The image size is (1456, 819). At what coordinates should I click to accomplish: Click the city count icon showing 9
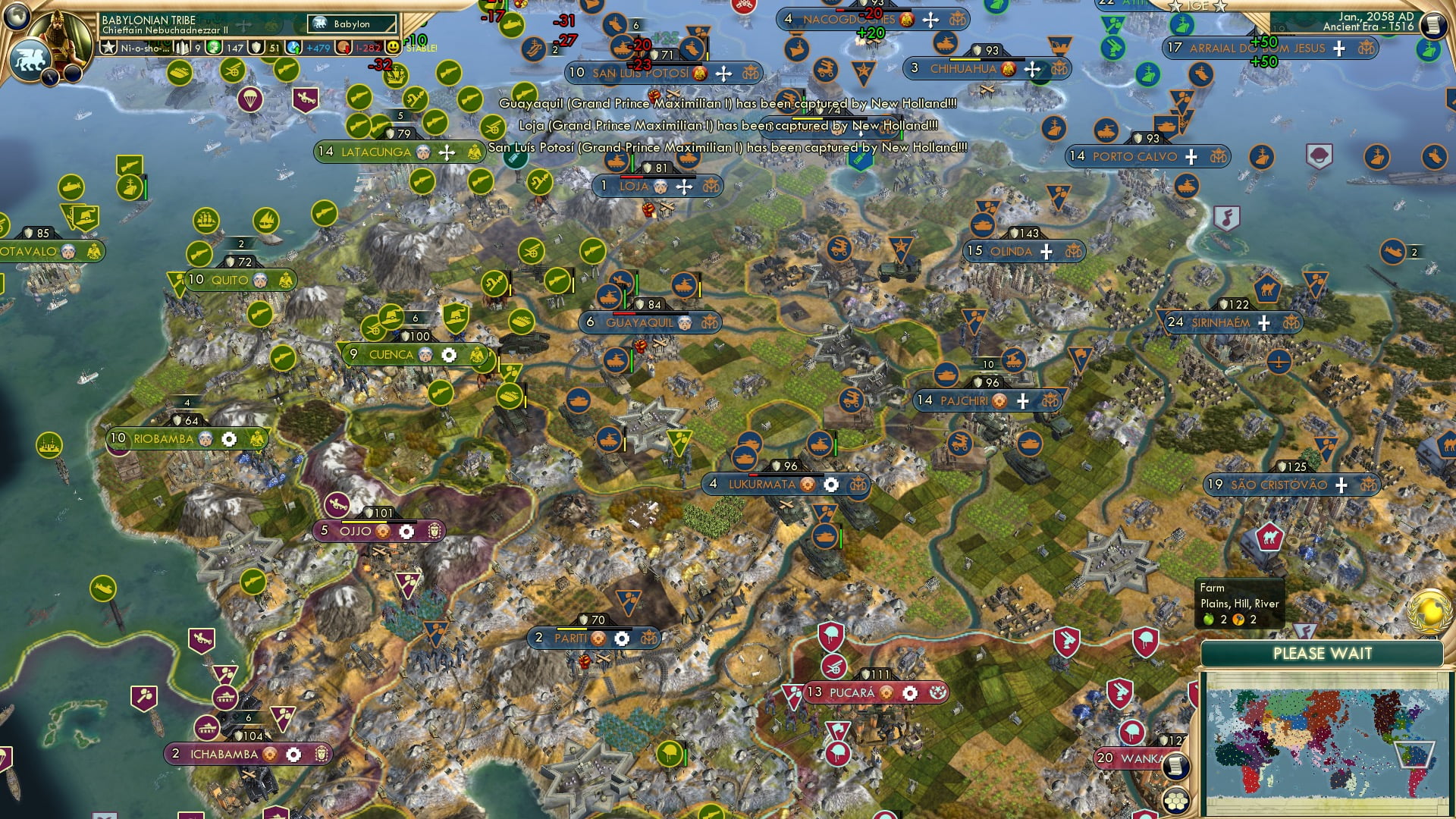pyautogui.click(x=183, y=49)
